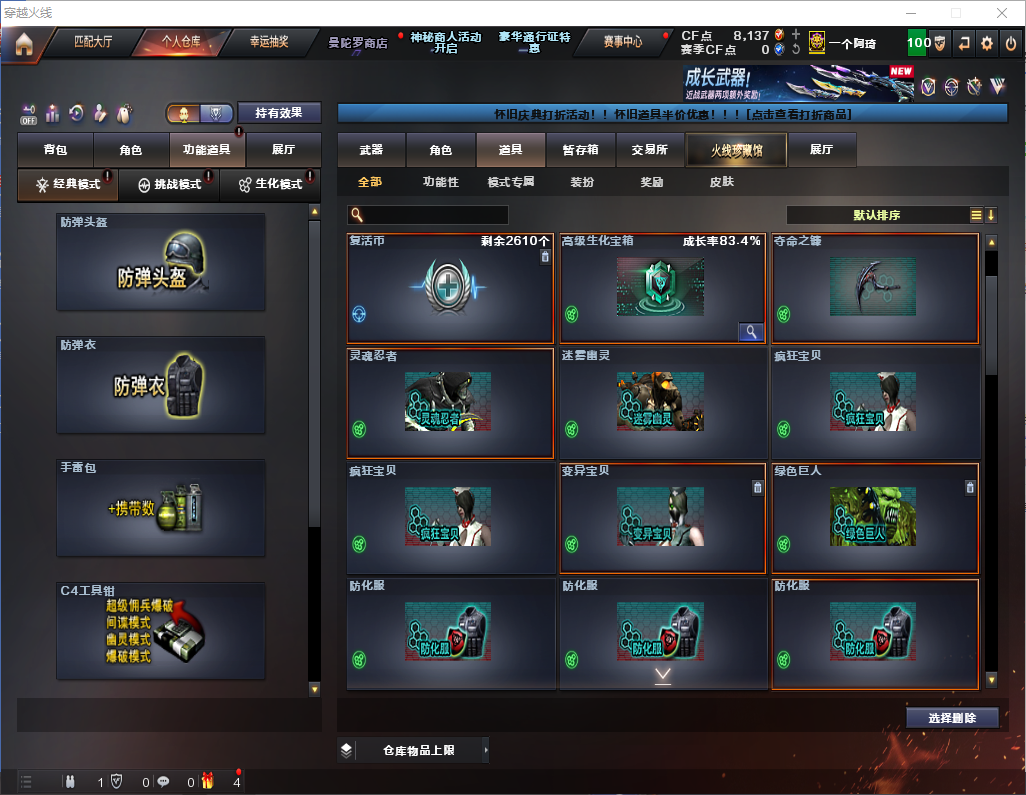Open 火线珍藏馆 collection hall
Viewport: 1026px width, 795px height.
736,150
